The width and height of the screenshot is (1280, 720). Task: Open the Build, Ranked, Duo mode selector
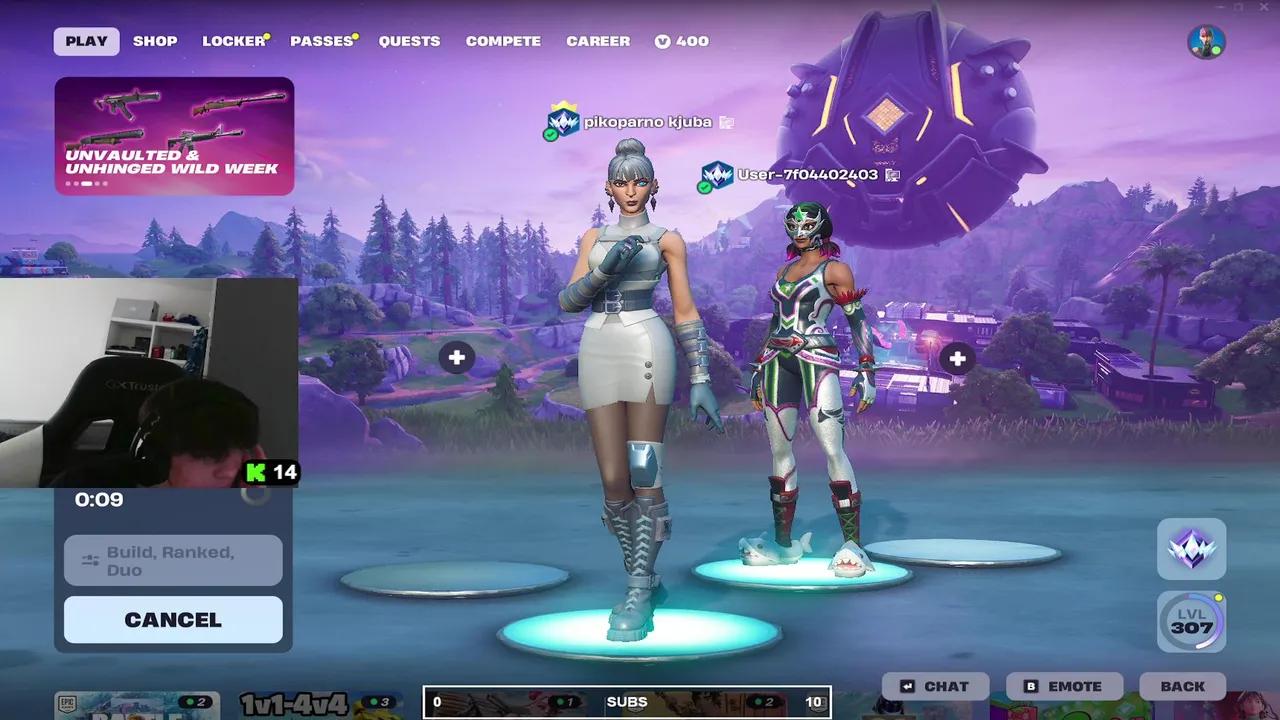coord(172,560)
